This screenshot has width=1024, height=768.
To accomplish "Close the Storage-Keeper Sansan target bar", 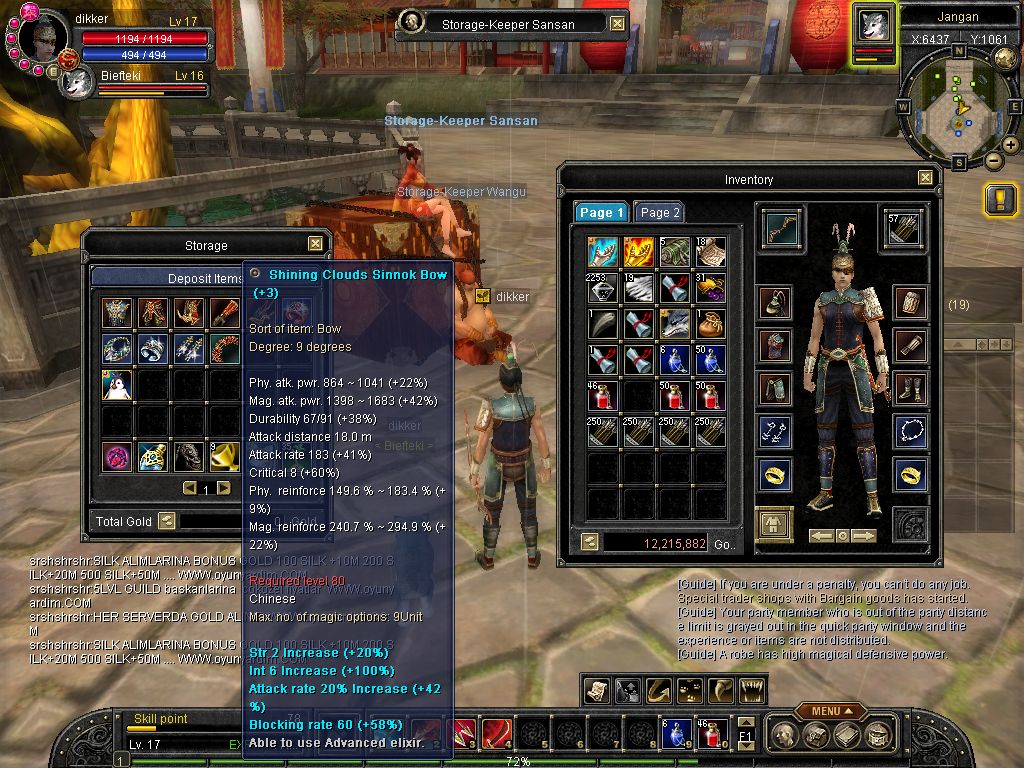I will (x=617, y=23).
